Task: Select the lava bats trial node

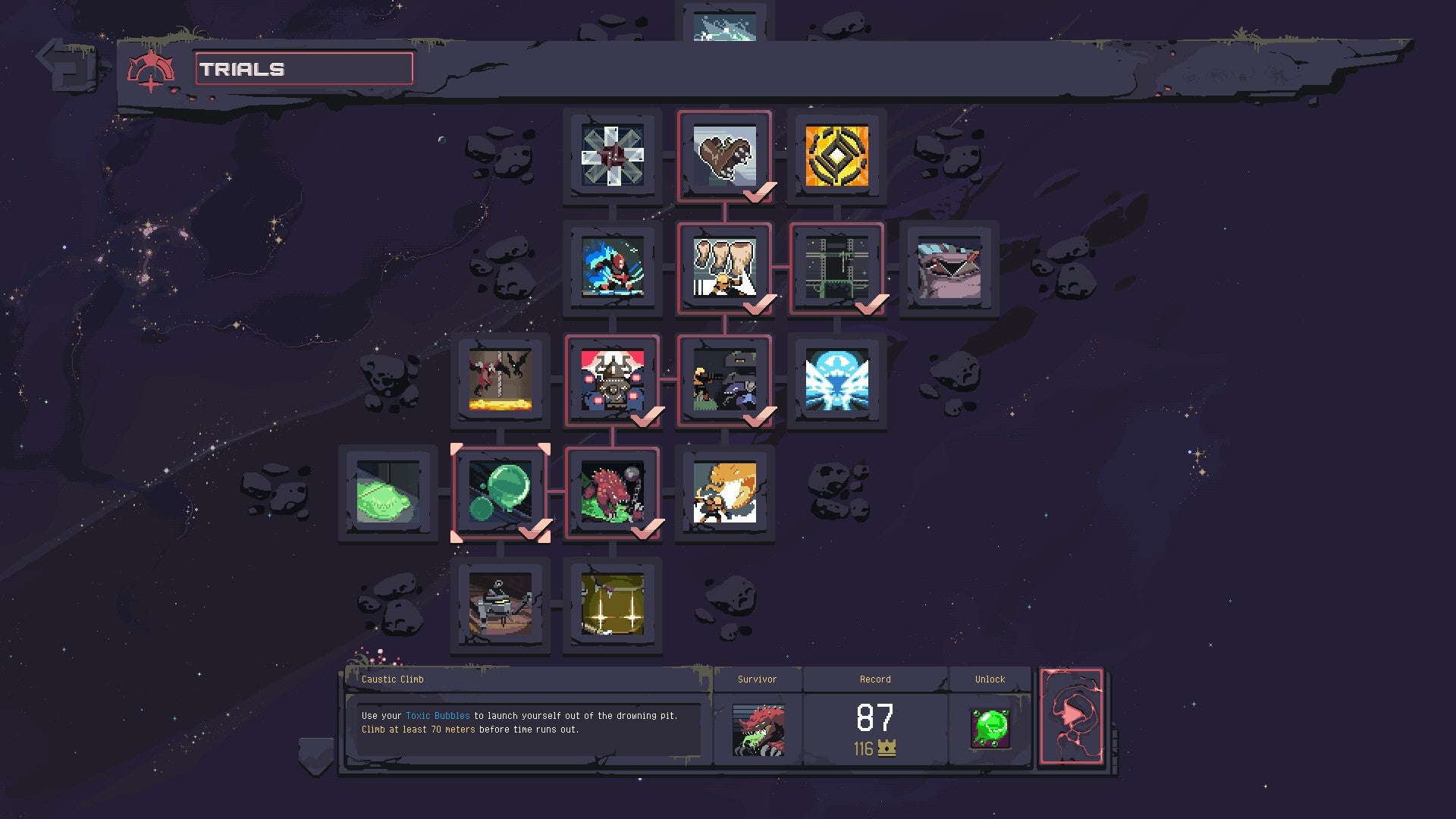Action: pos(500,383)
